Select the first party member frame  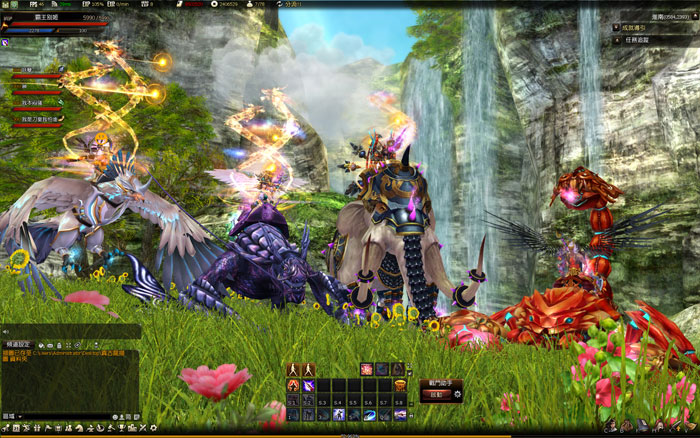(35, 73)
